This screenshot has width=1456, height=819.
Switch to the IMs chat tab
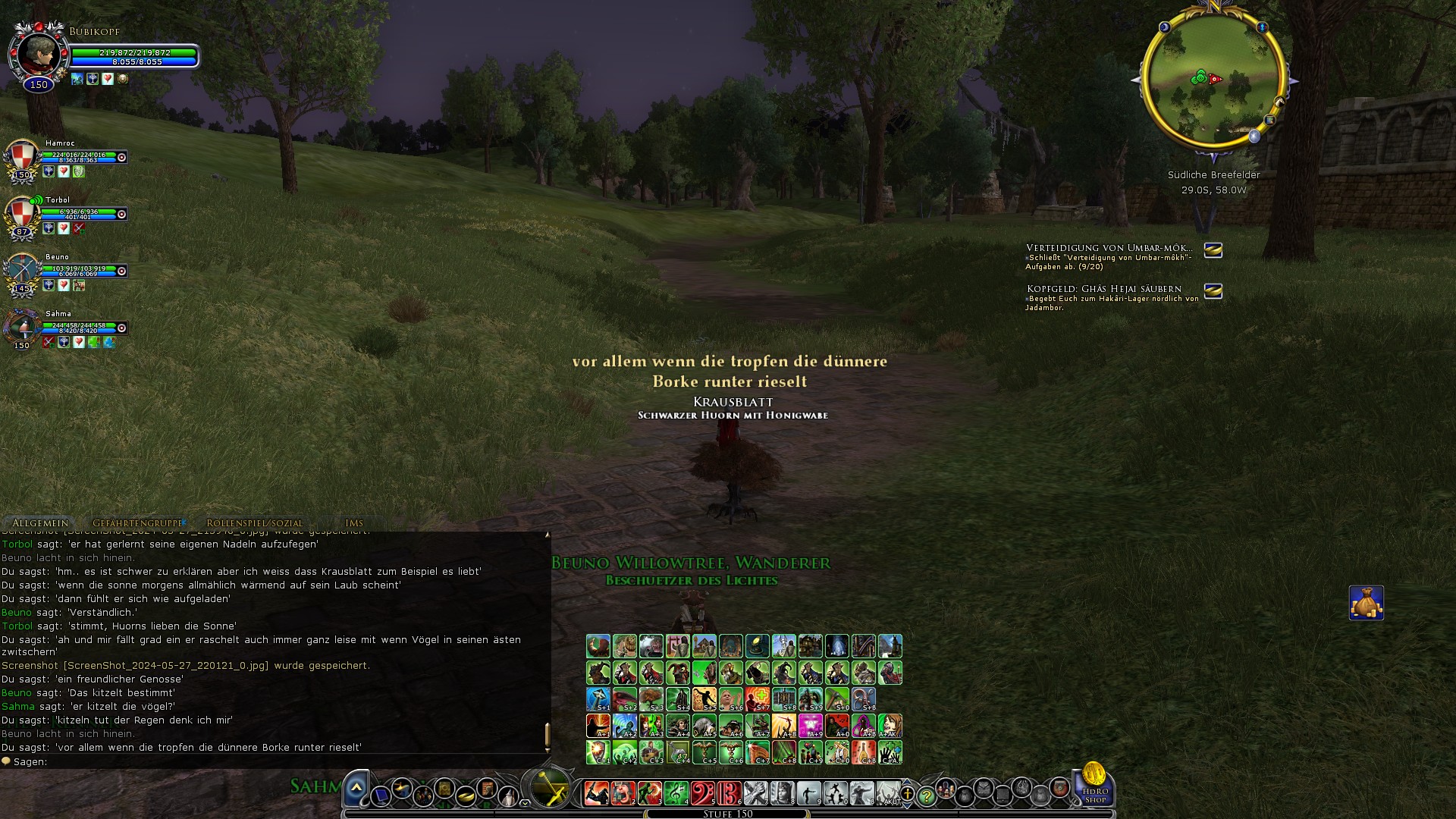[354, 523]
